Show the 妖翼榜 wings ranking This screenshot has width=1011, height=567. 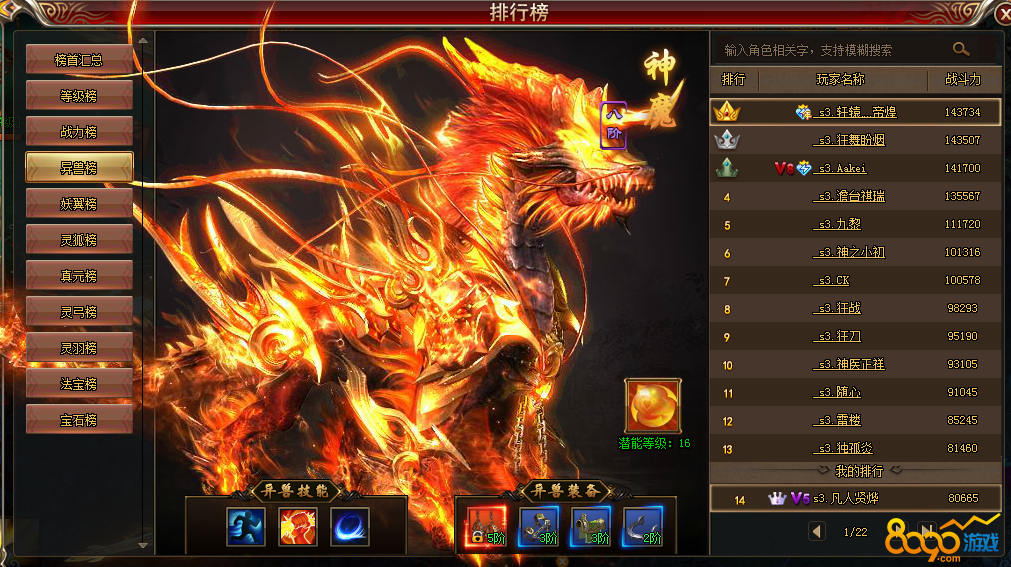coord(79,204)
